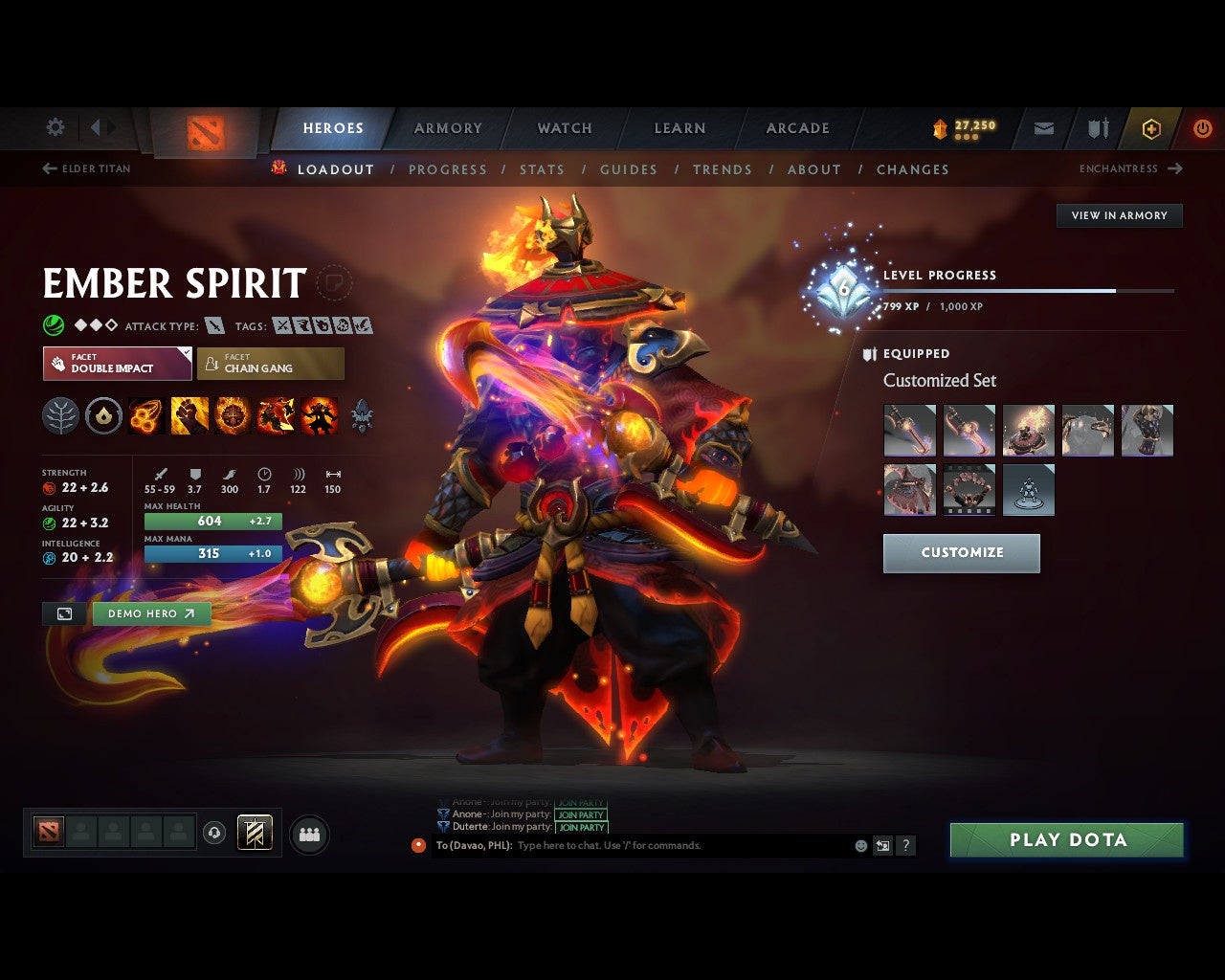Open the Searing Chains ability icon
Viewport: 1225px width, 980px height.
click(x=145, y=415)
